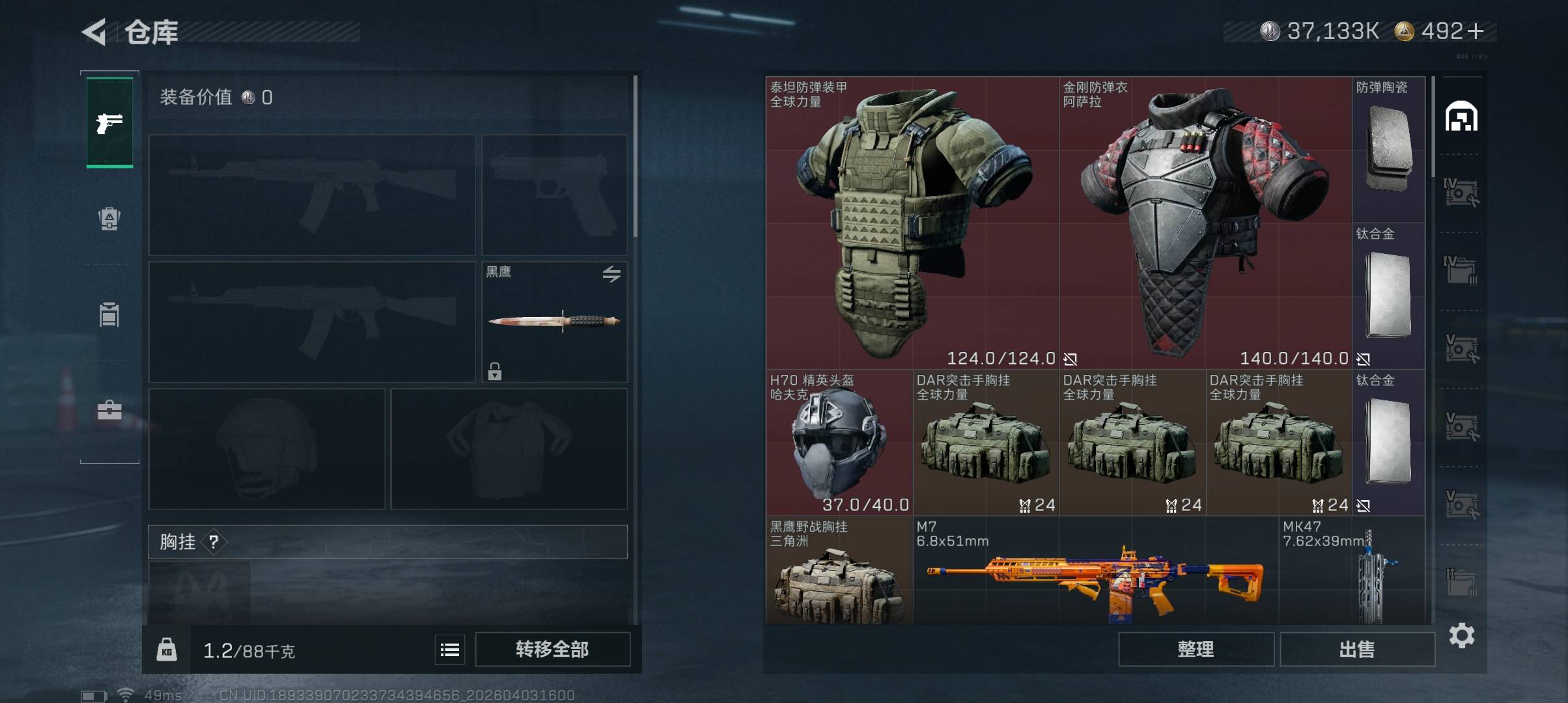Click the 出售 sell button
Screen dimensions: 1568x703
1357,649
